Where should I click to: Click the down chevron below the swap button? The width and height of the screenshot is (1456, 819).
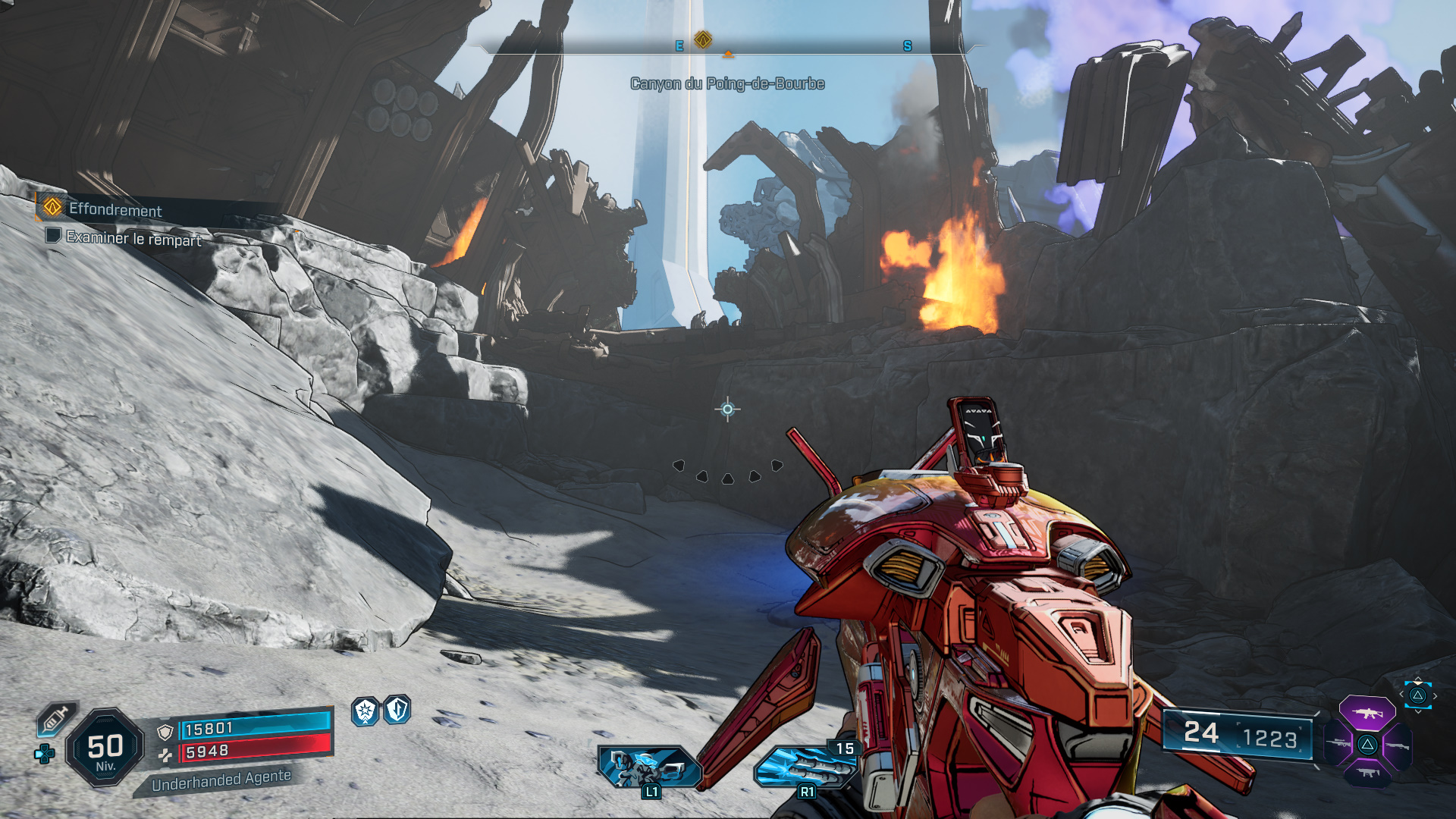1418,711
